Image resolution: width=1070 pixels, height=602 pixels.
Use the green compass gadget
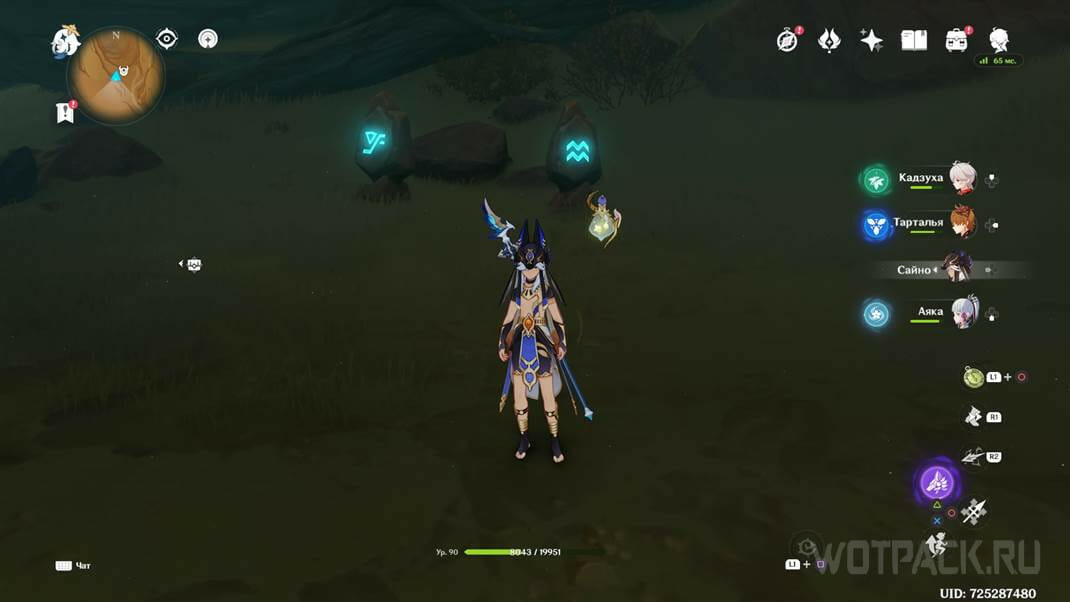(973, 377)
